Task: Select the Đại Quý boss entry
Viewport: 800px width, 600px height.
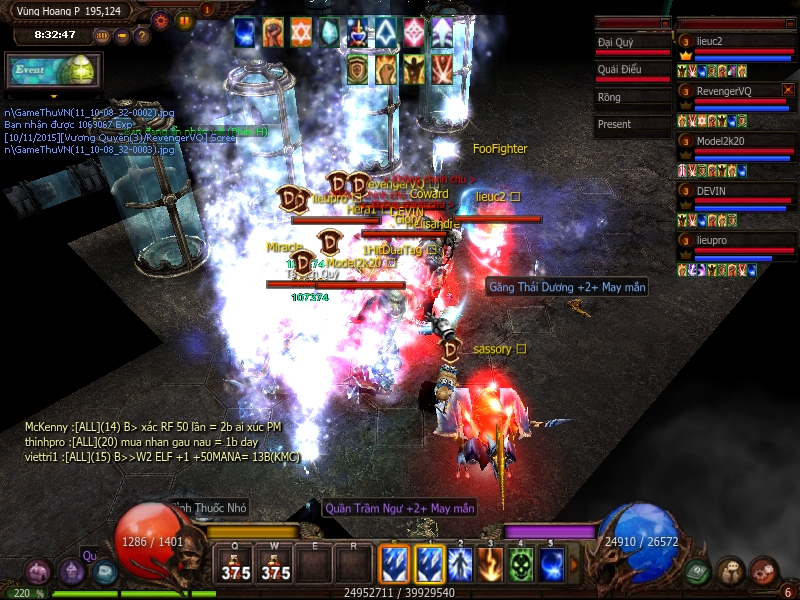Action: 631,43
